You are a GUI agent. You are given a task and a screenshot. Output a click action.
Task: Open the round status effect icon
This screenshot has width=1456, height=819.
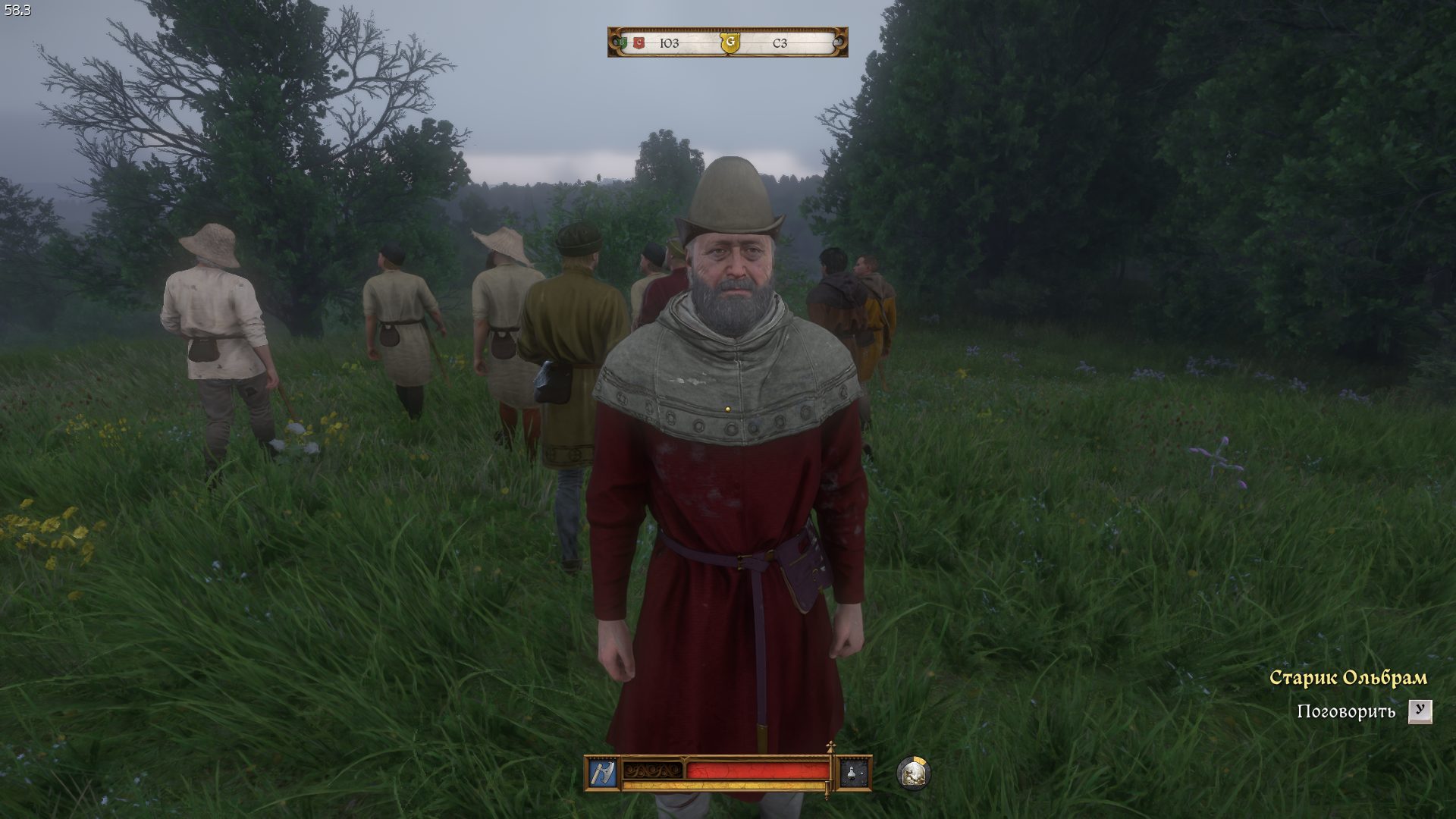913,773
